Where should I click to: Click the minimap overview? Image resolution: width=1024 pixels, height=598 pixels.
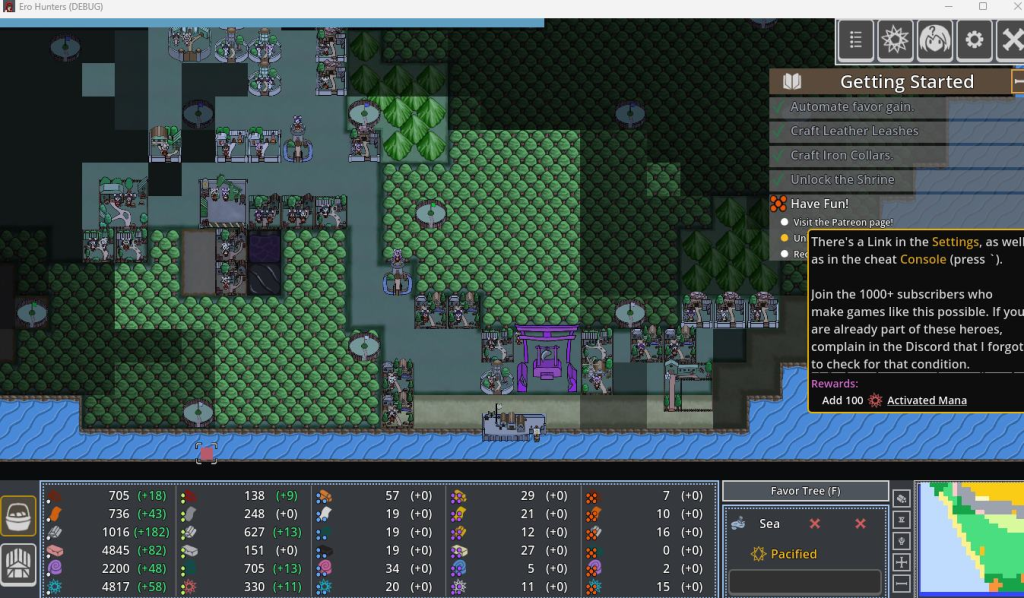(970, 538)
